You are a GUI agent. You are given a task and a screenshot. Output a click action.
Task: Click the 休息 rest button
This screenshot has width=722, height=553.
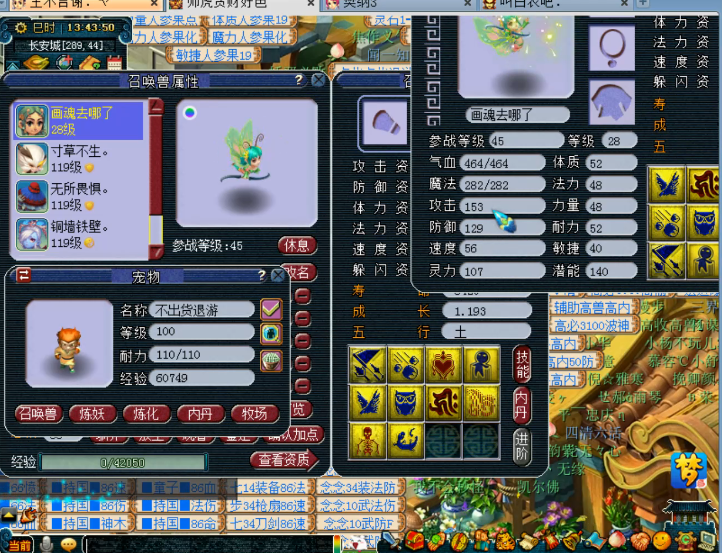point(298,245)
